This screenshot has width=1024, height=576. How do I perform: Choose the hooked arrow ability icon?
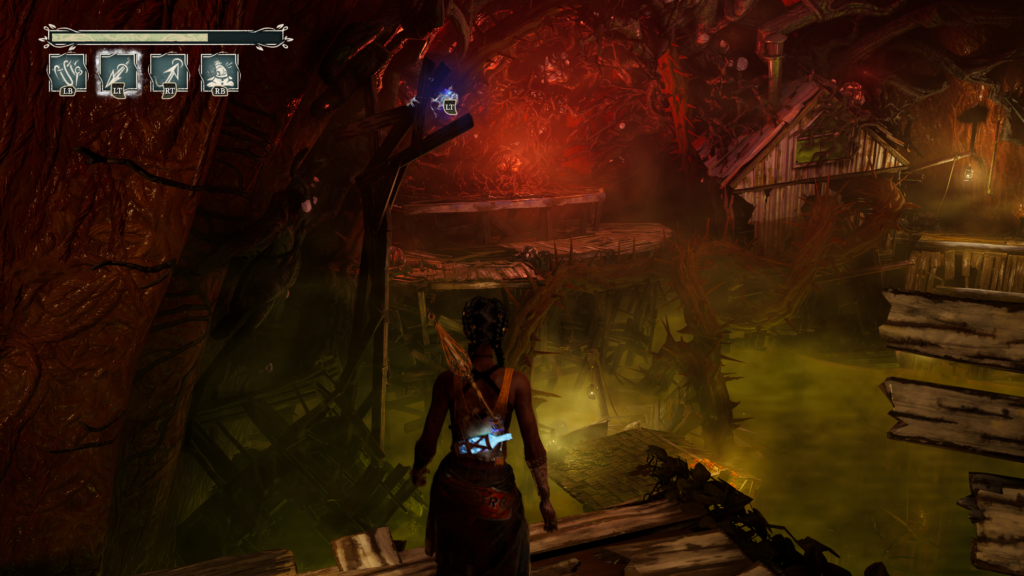(x=169, y=73)
